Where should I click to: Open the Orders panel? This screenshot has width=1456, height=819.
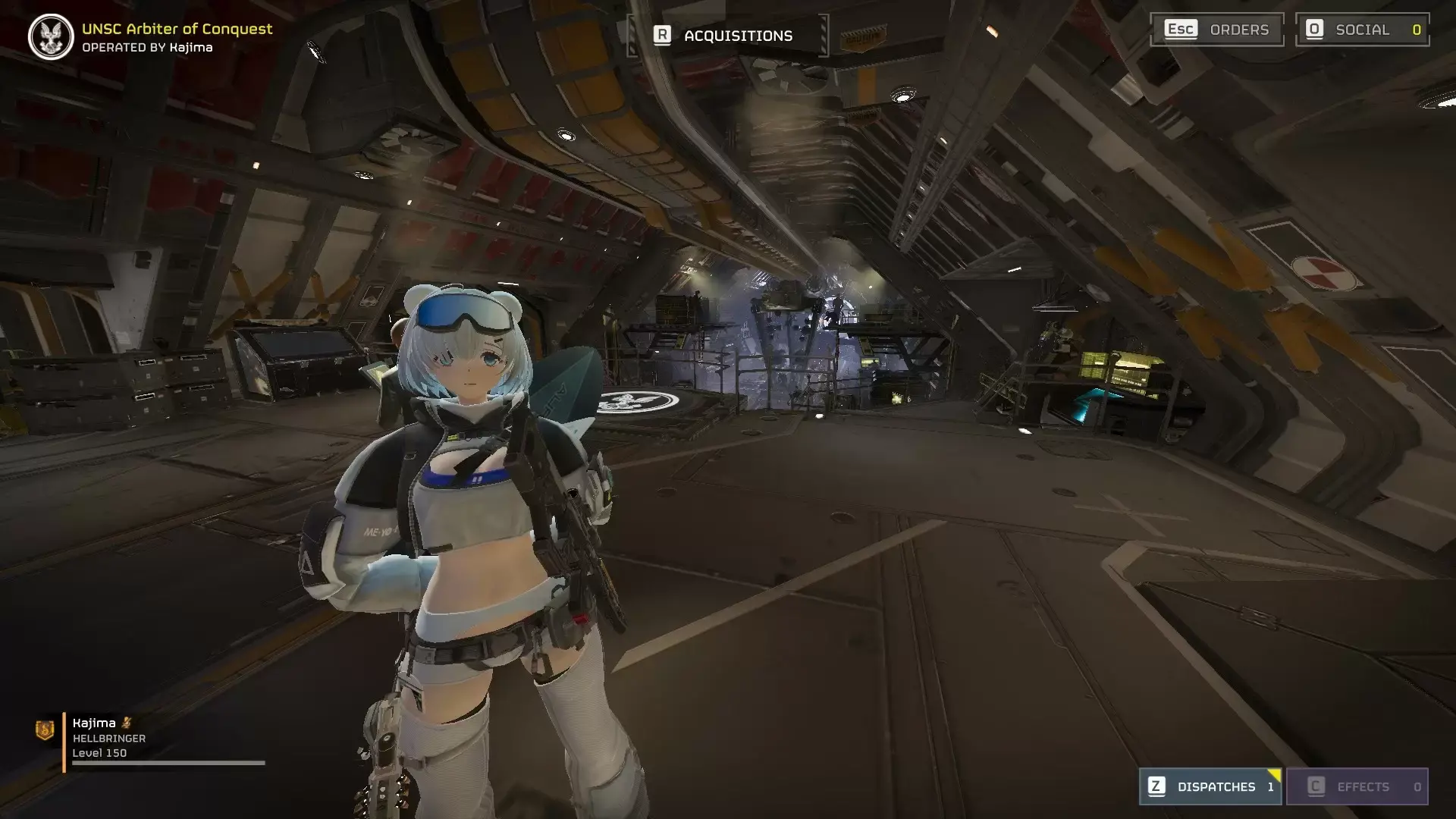pos(1216,30)
